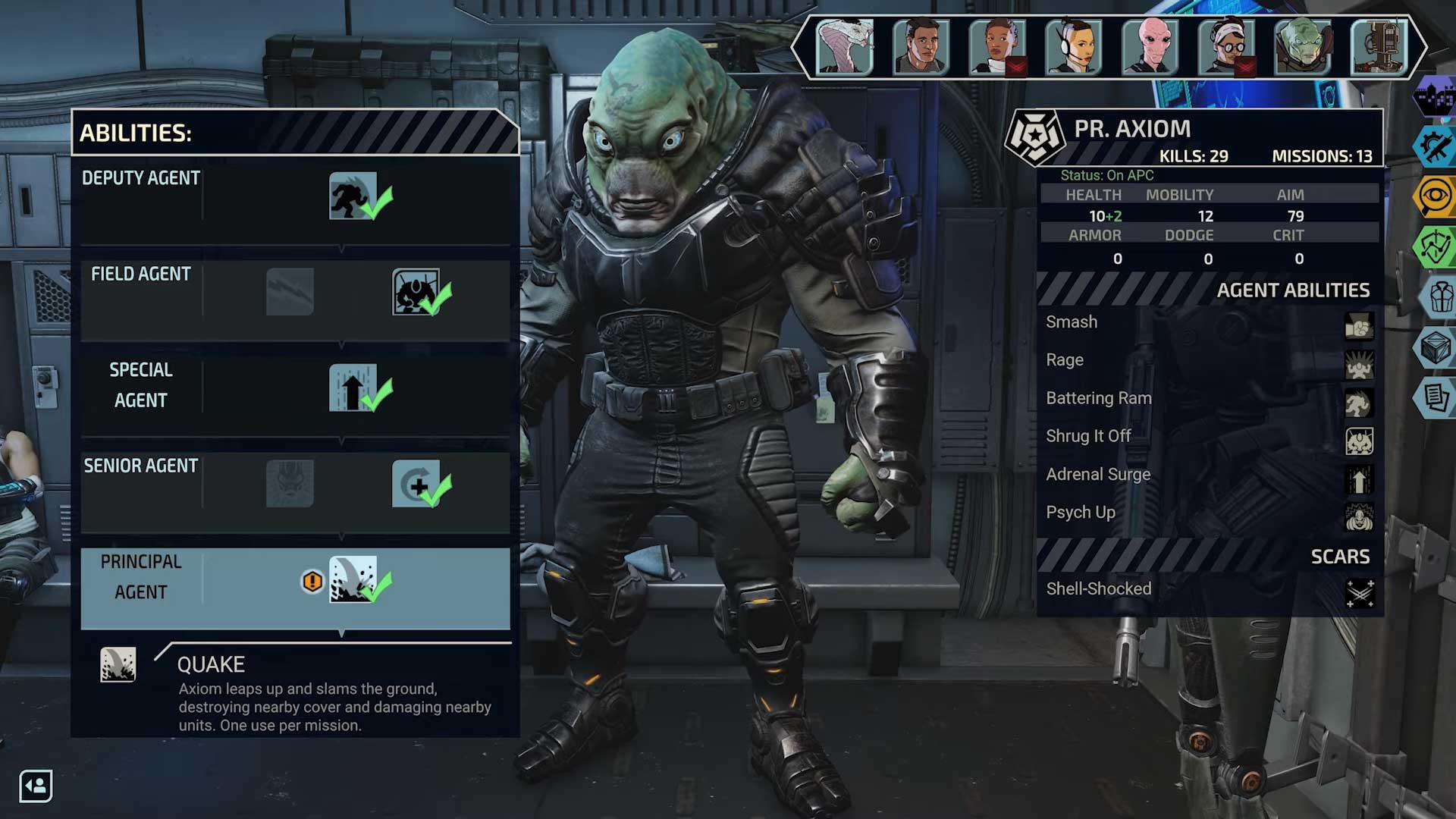
Task: Open the supply crate icon
Action: pos(1435,347)
